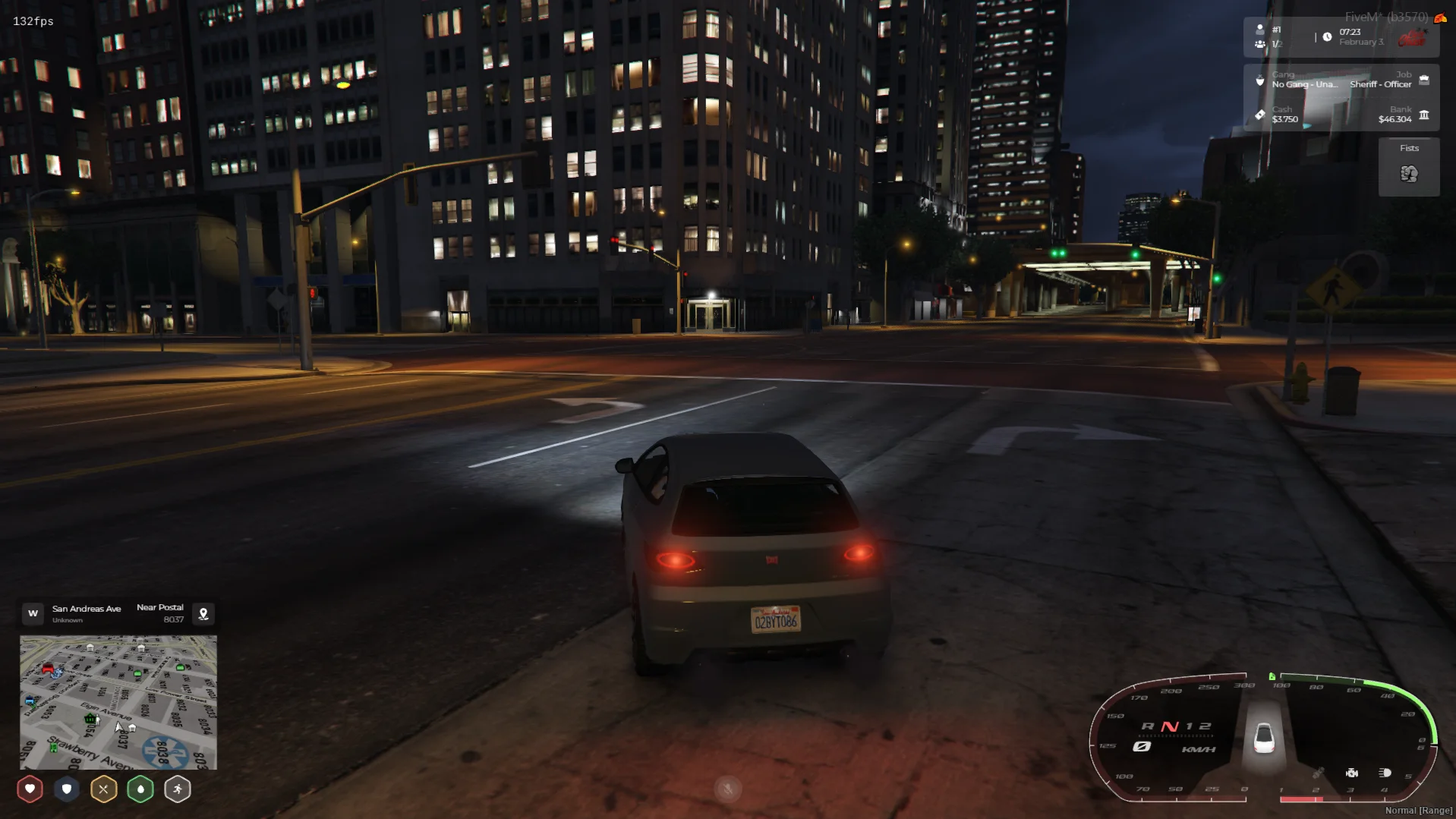Click the Cash banknote icon
Image resolution: width=1456 pixels, height=819 pixels.
[1260, 115]
